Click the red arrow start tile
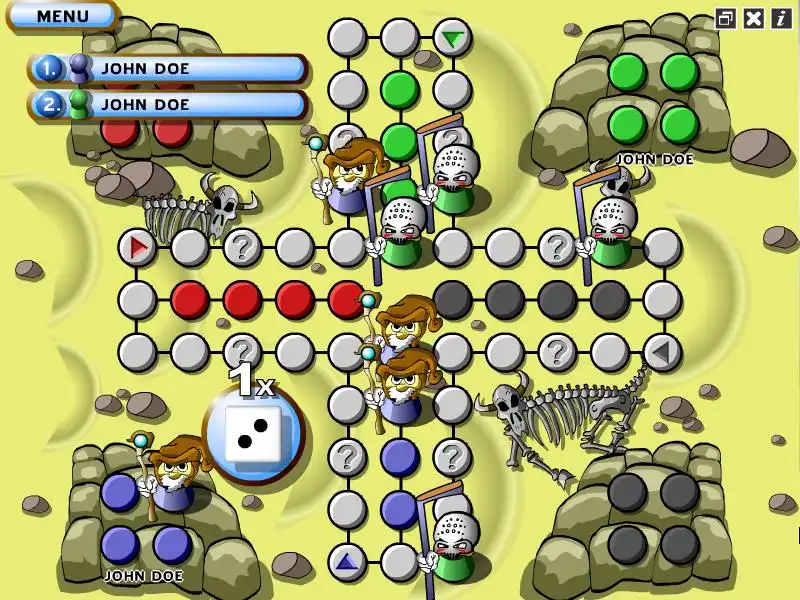The image size is (800, 600). (x=138, y=246)
